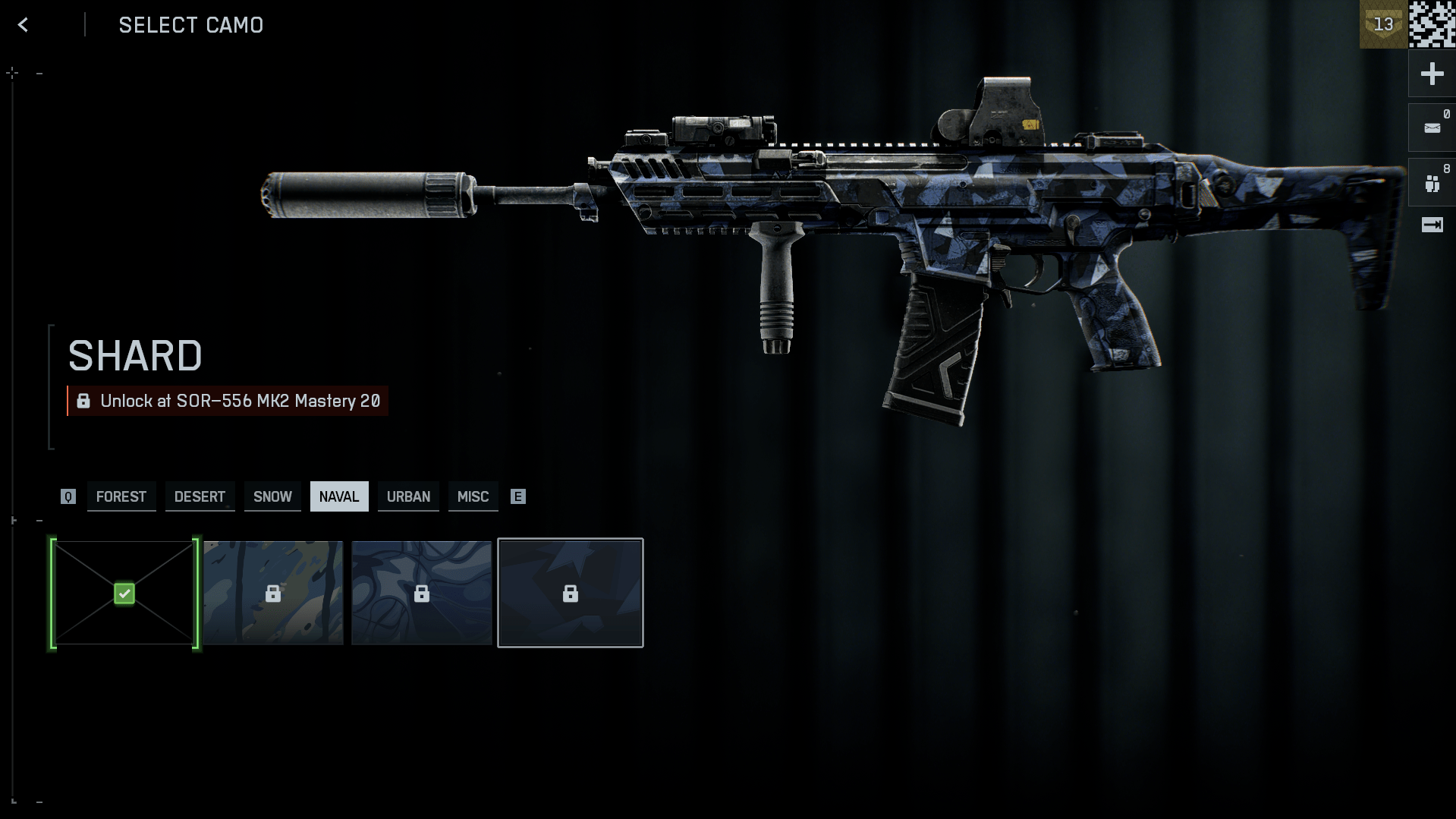The height and width of the screenshot is (819, 1456).
Task: Click the arrow-to-bar exit icon
Action: pos(1432,225)
